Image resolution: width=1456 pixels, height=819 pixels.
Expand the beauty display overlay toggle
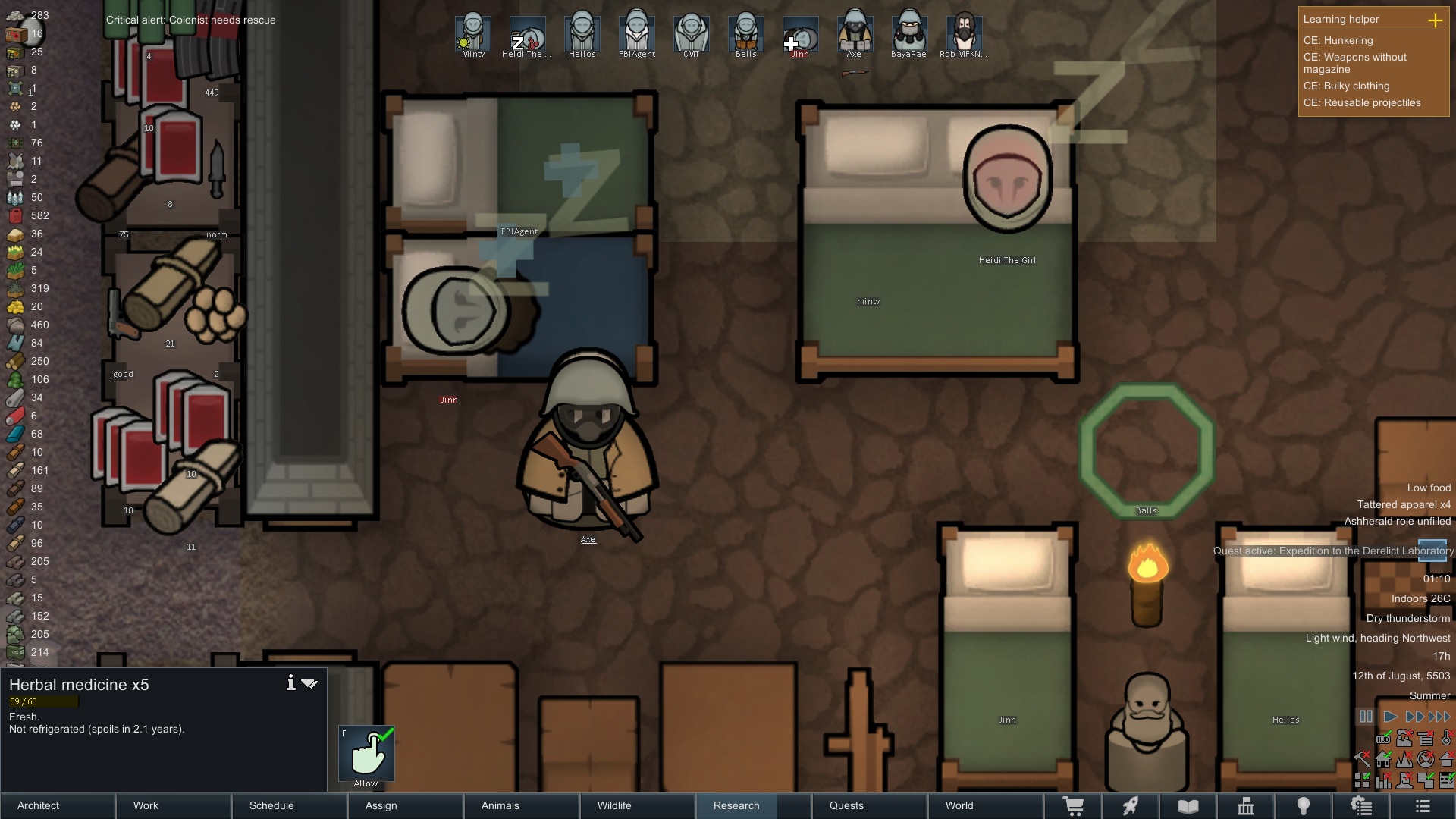coord(1362,780)
